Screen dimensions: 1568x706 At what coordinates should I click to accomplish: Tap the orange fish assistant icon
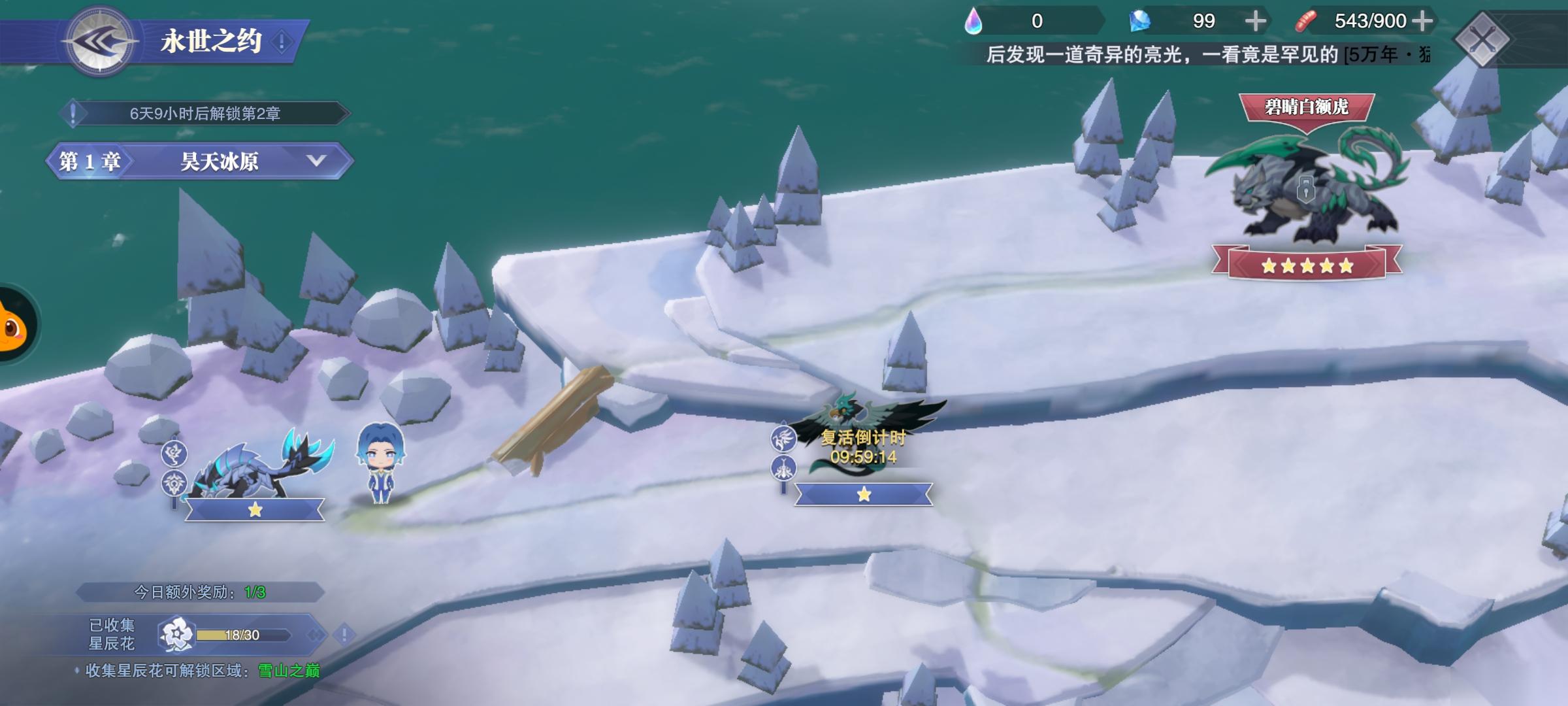pos(13,325)
